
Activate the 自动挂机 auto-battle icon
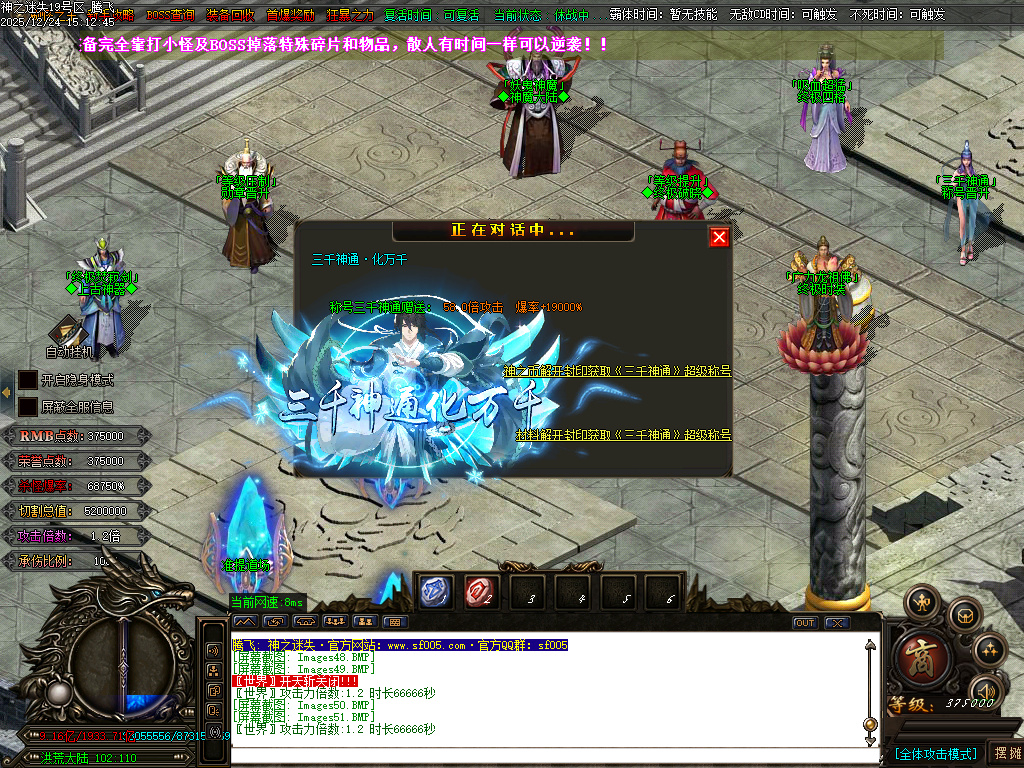68,330
